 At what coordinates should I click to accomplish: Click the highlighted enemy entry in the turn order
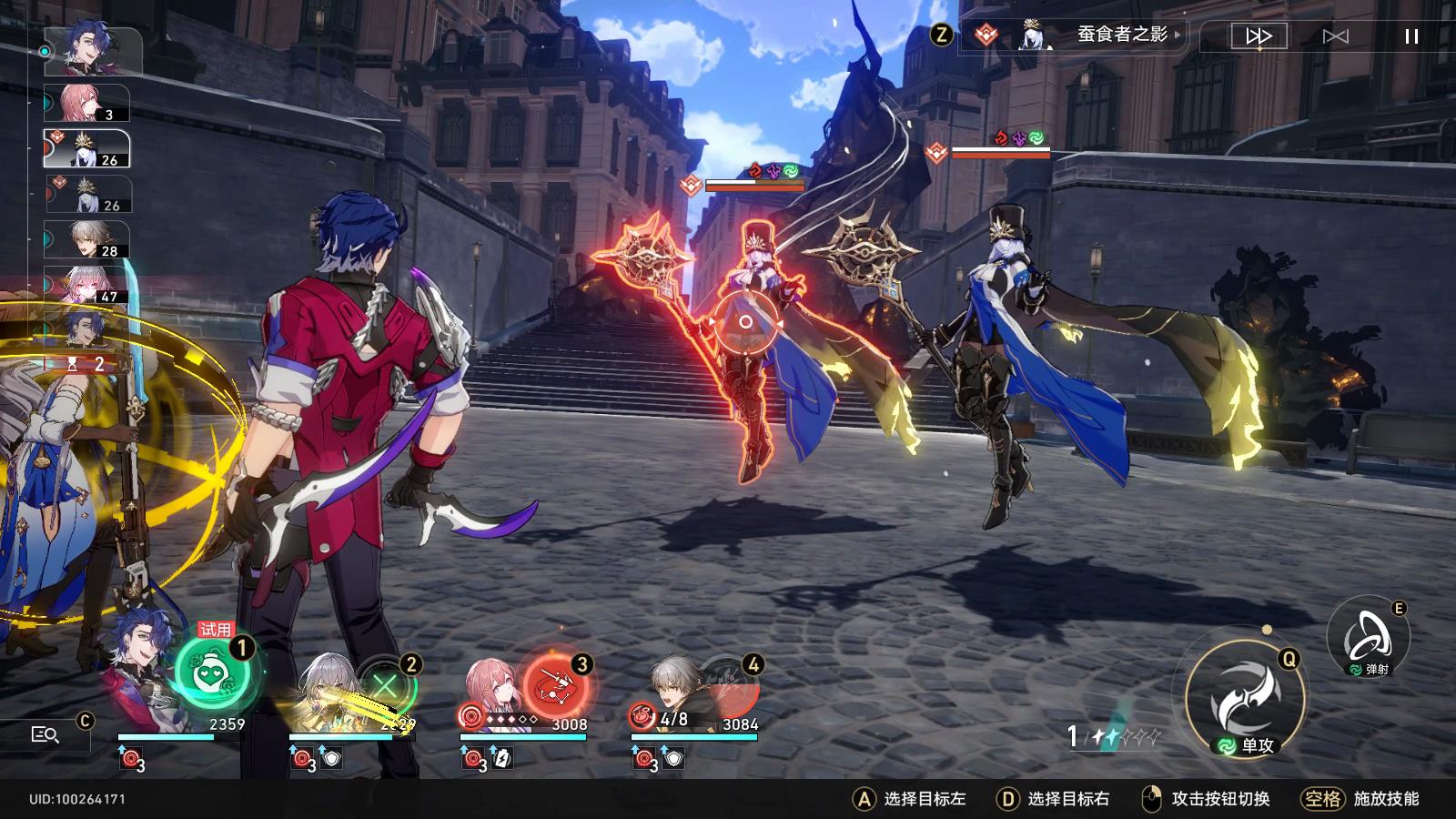point(87,148)
